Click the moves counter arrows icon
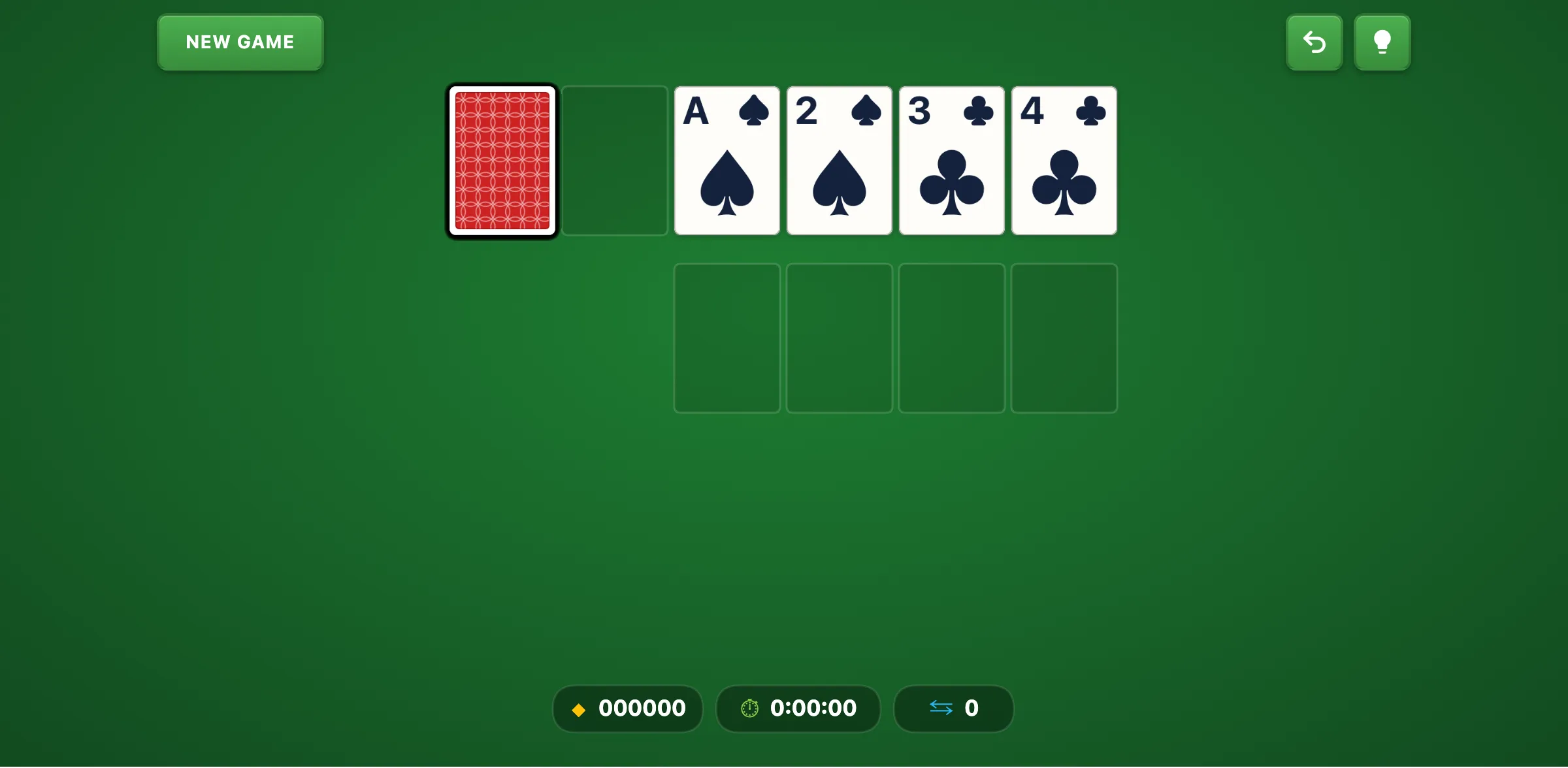This screenshot has width=1568, height=768. [x=941, y=708]
